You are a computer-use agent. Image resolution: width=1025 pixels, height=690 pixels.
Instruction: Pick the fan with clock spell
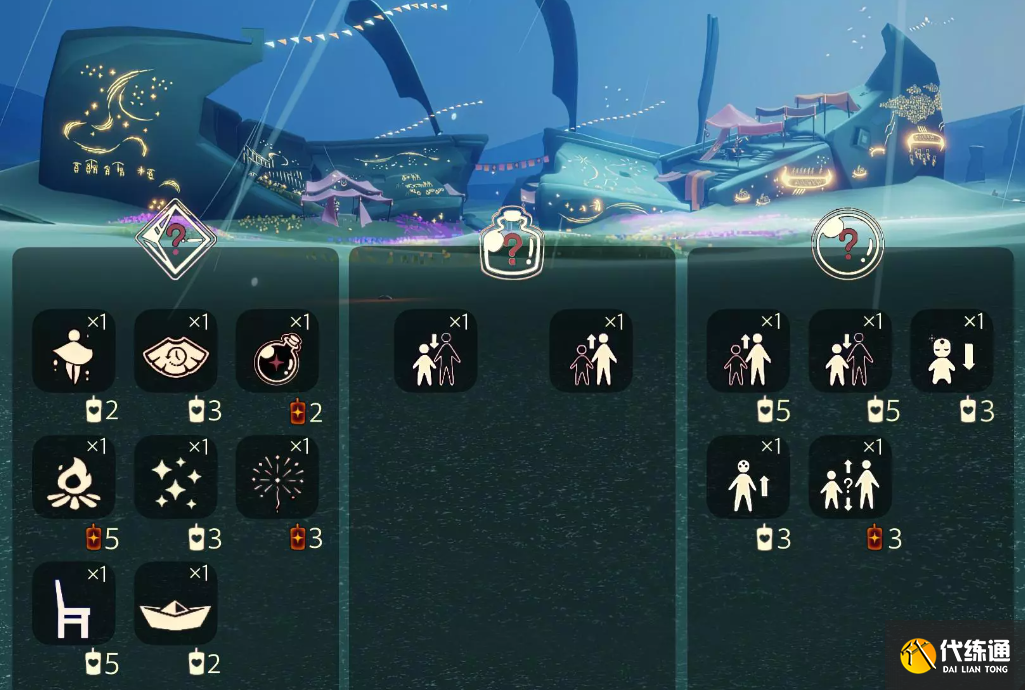pos(176,351)
